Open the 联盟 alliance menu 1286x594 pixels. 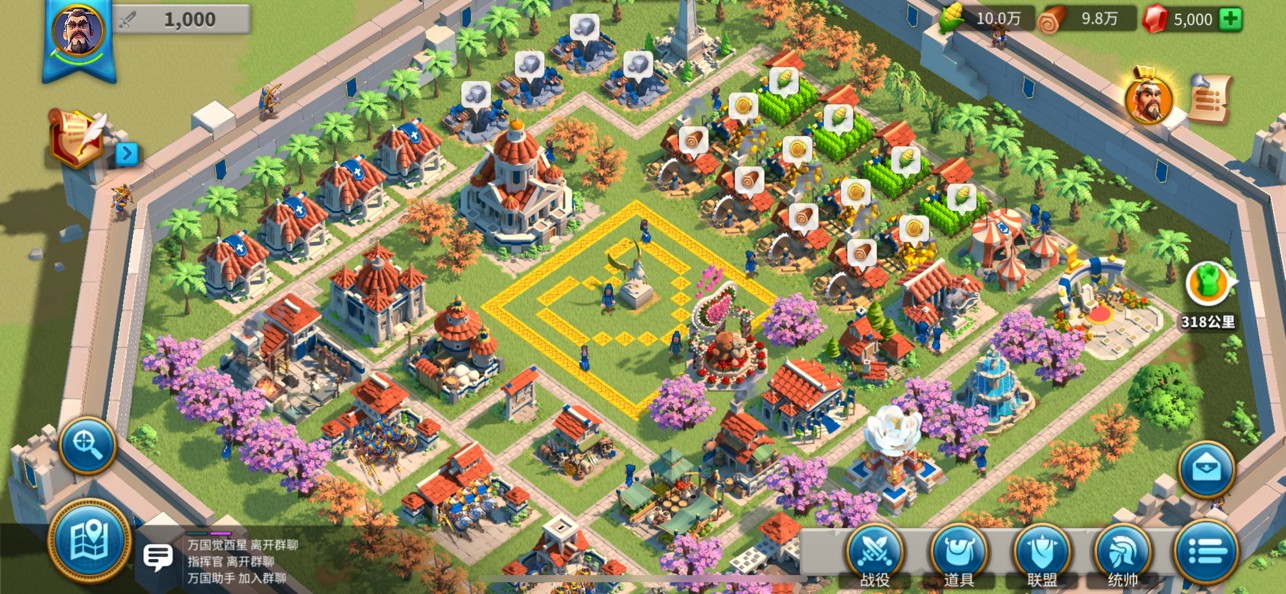click(1041, 553)
